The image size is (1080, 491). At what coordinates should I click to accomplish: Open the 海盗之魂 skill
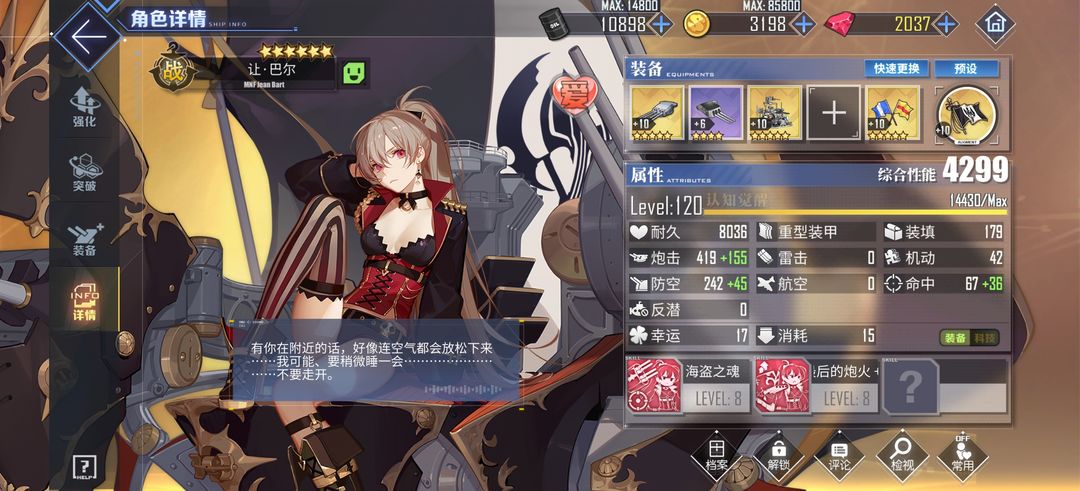tap(686, 385)
